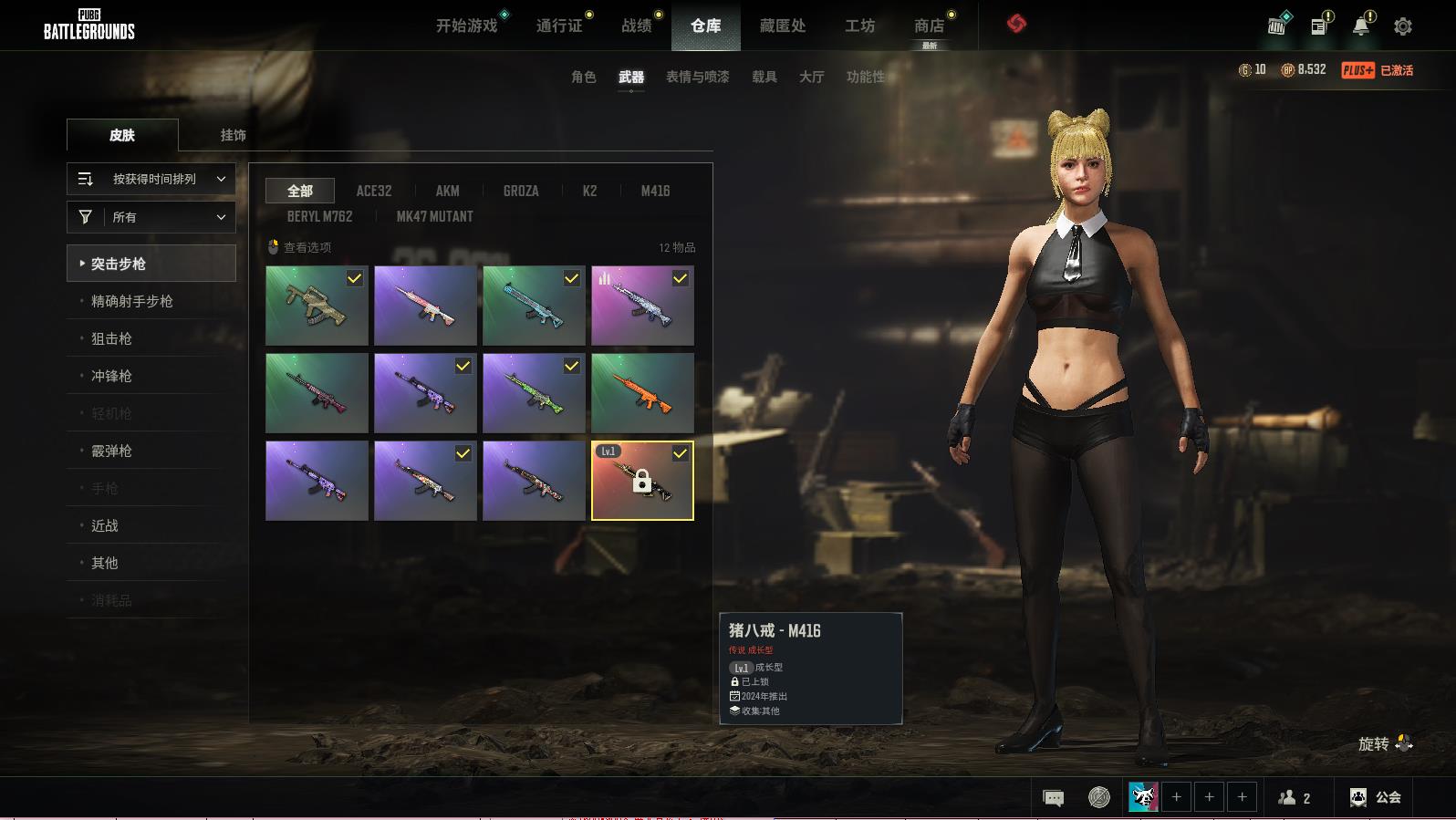Filter skins by AKM
Image resolution: width=1456 pixels, height=820 pixels.
point(447,191)
